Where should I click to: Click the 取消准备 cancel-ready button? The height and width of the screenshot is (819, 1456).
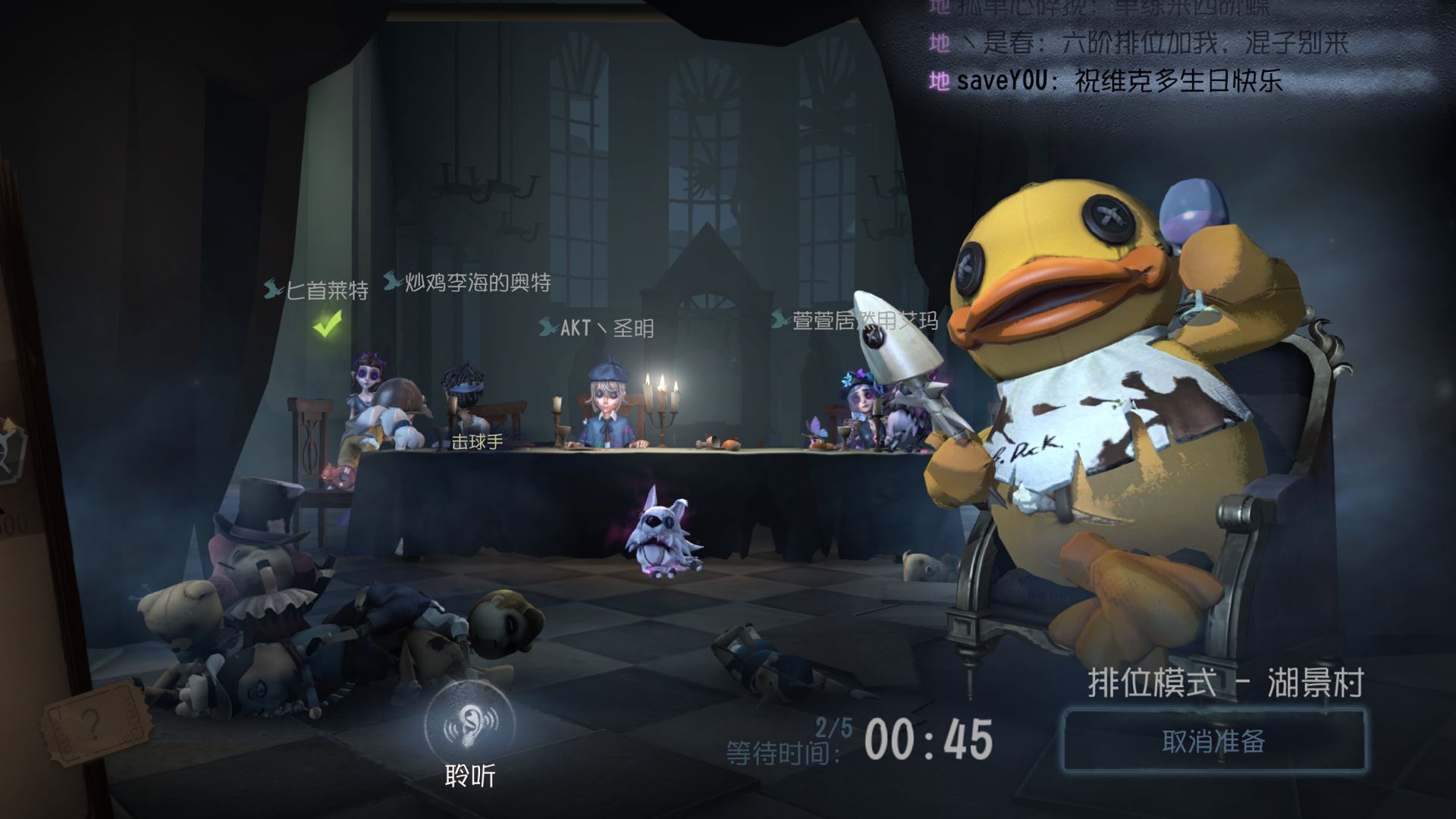(x=1213, y=741)
